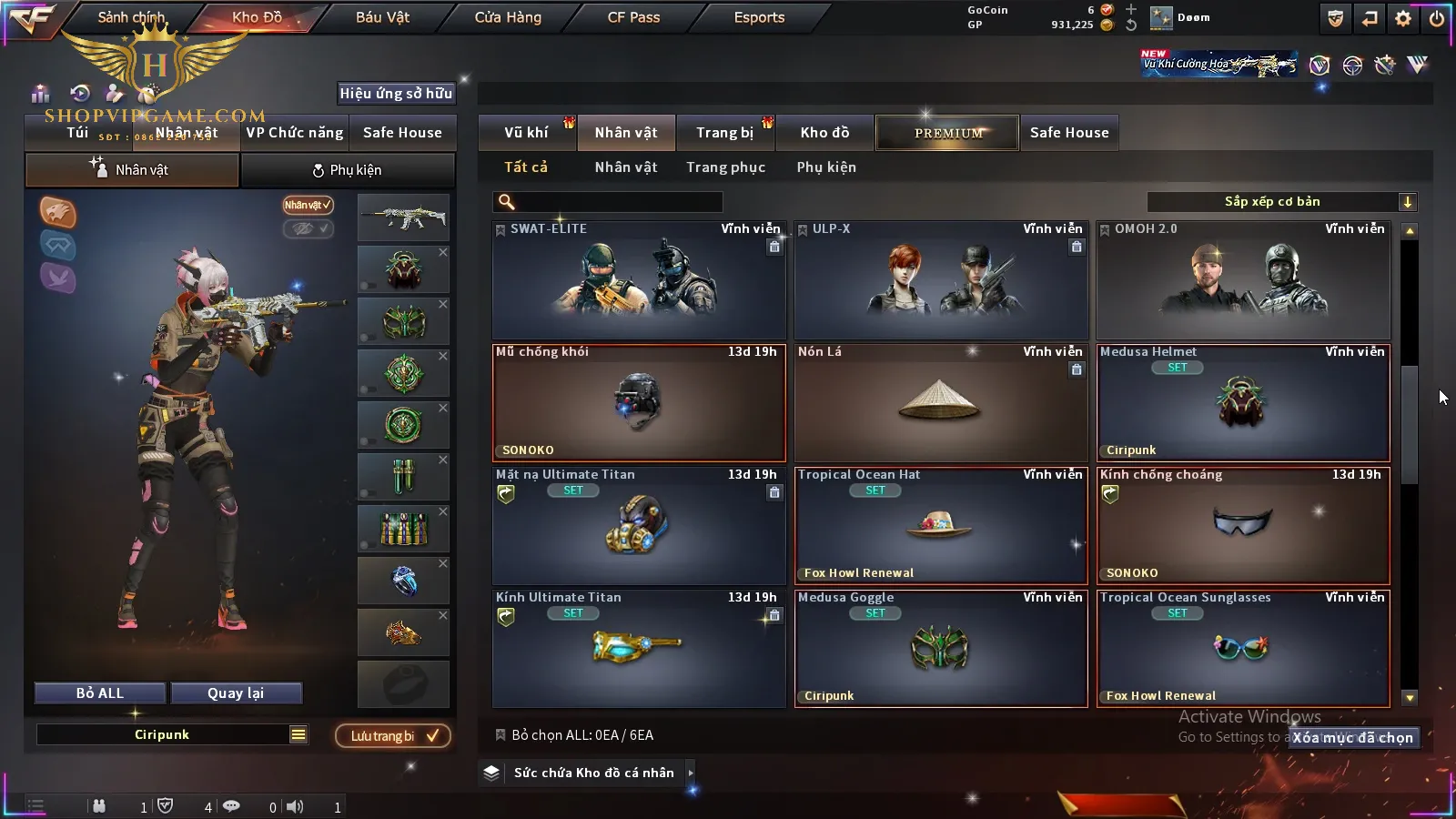Click Xóa mục đã chọn button

(x=1353, y=738)
